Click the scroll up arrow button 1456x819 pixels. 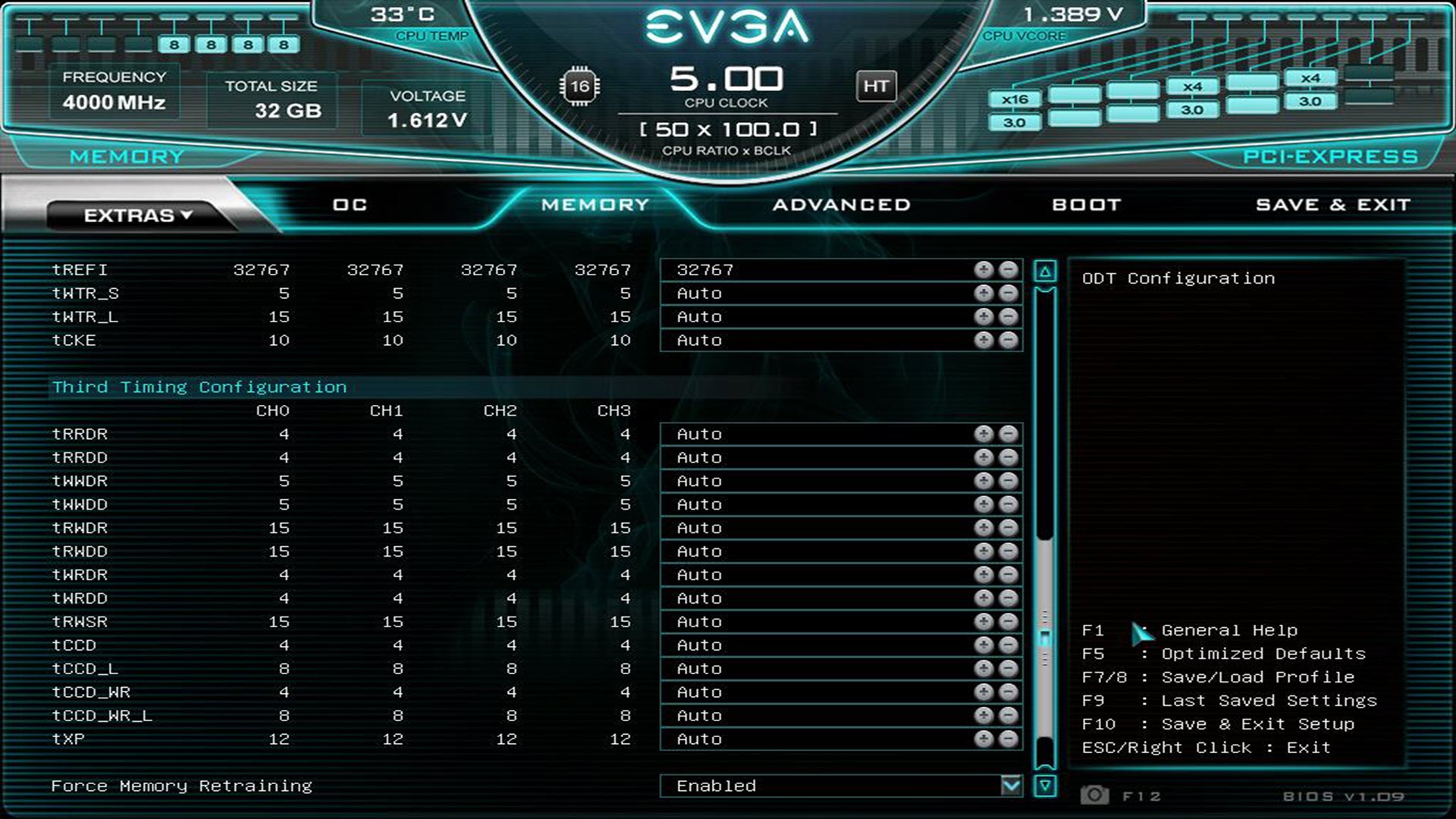pos(1045,271)
